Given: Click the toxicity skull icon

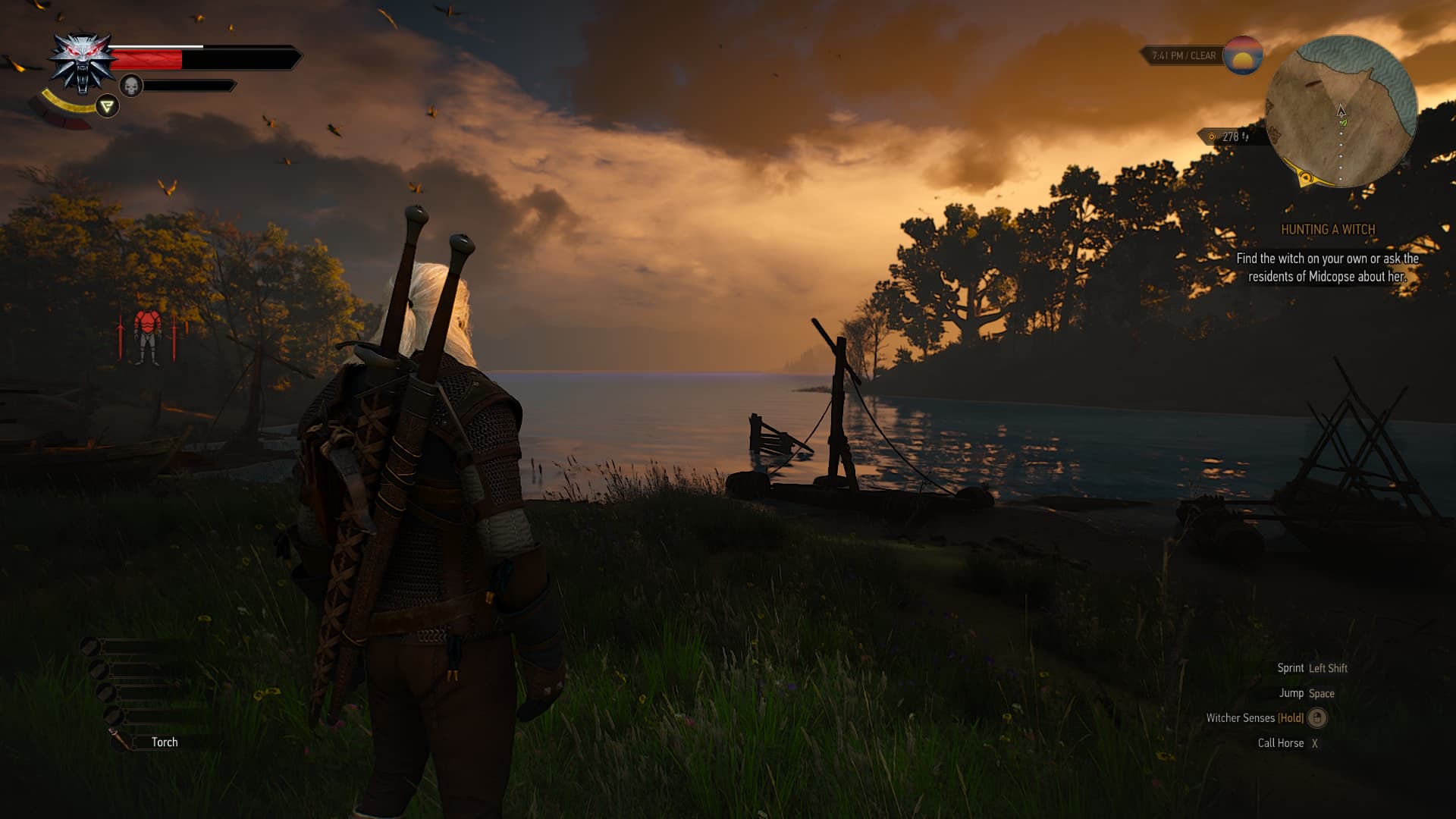Looking at the screenshot, I should 131,86.
